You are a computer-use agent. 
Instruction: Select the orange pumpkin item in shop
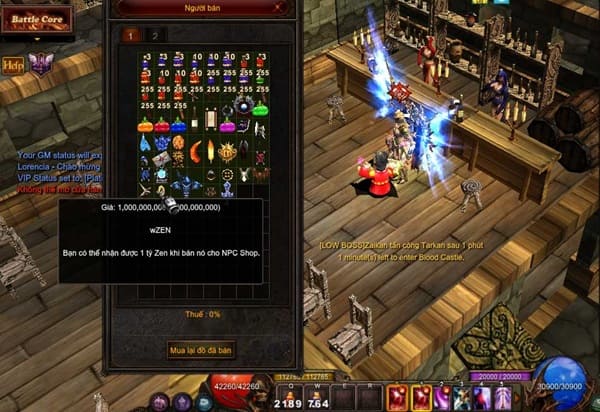click(146, 125)
